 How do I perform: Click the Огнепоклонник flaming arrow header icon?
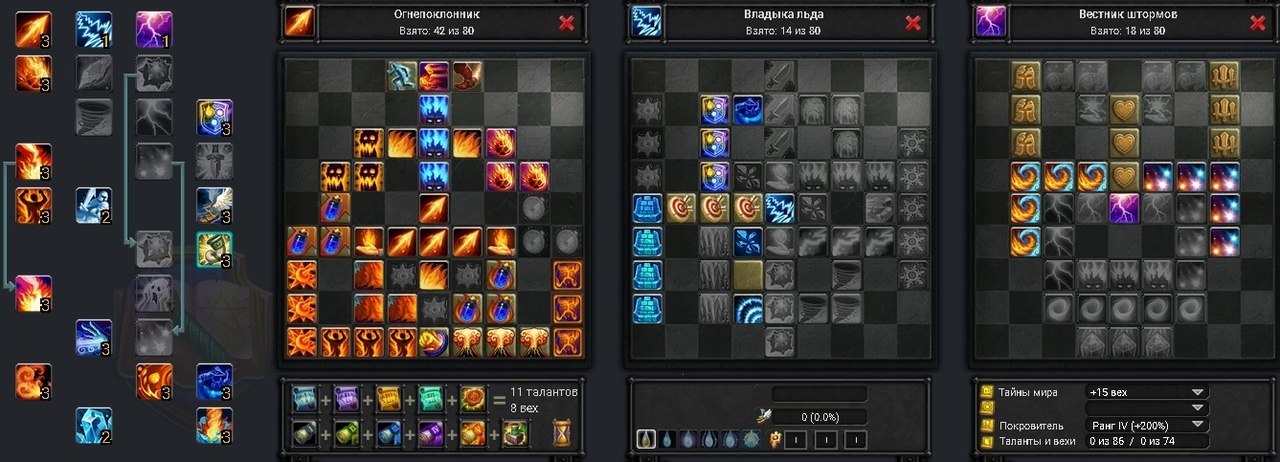299,22
